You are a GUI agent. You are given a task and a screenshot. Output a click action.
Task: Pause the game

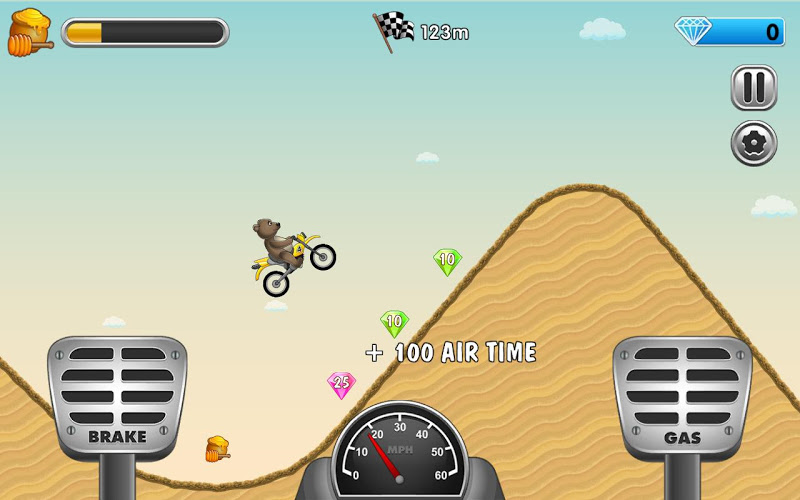754,88
